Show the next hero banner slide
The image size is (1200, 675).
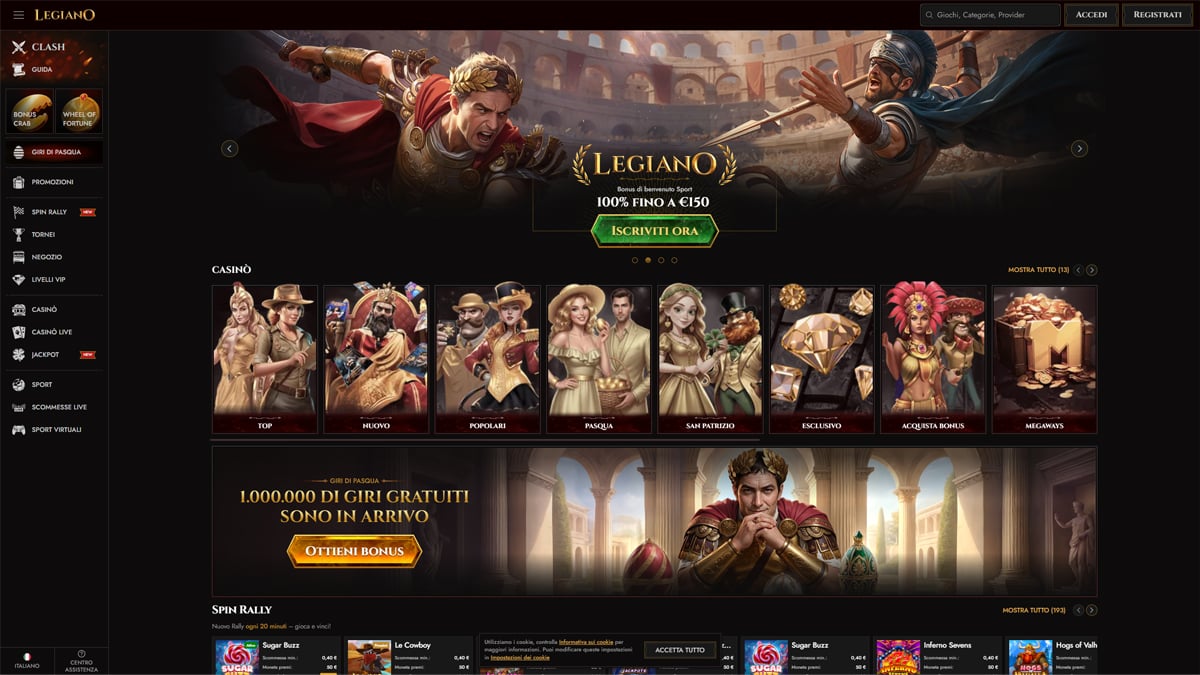click(1079, 149)
